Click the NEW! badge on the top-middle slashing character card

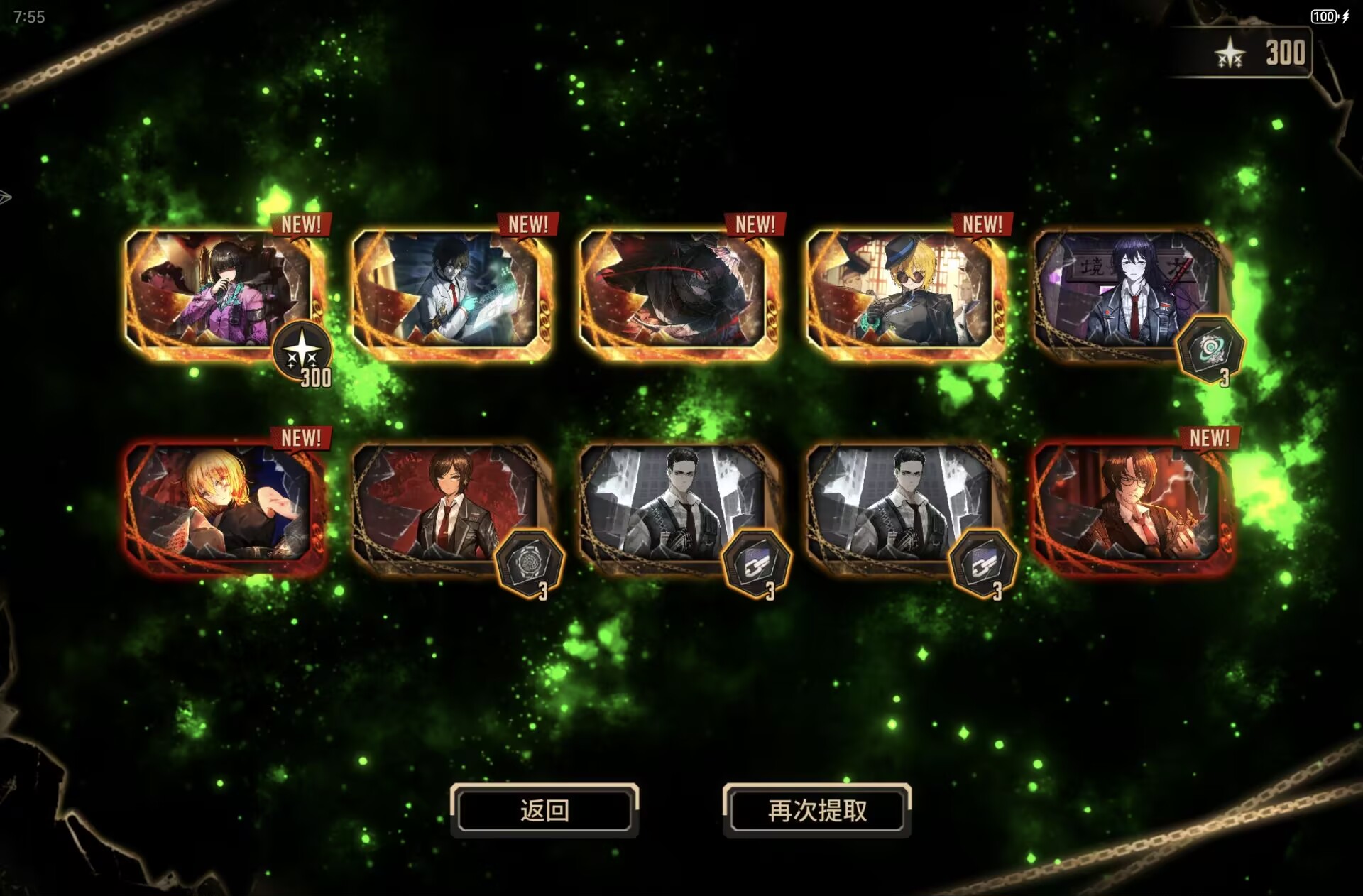(x=755, y=225)
